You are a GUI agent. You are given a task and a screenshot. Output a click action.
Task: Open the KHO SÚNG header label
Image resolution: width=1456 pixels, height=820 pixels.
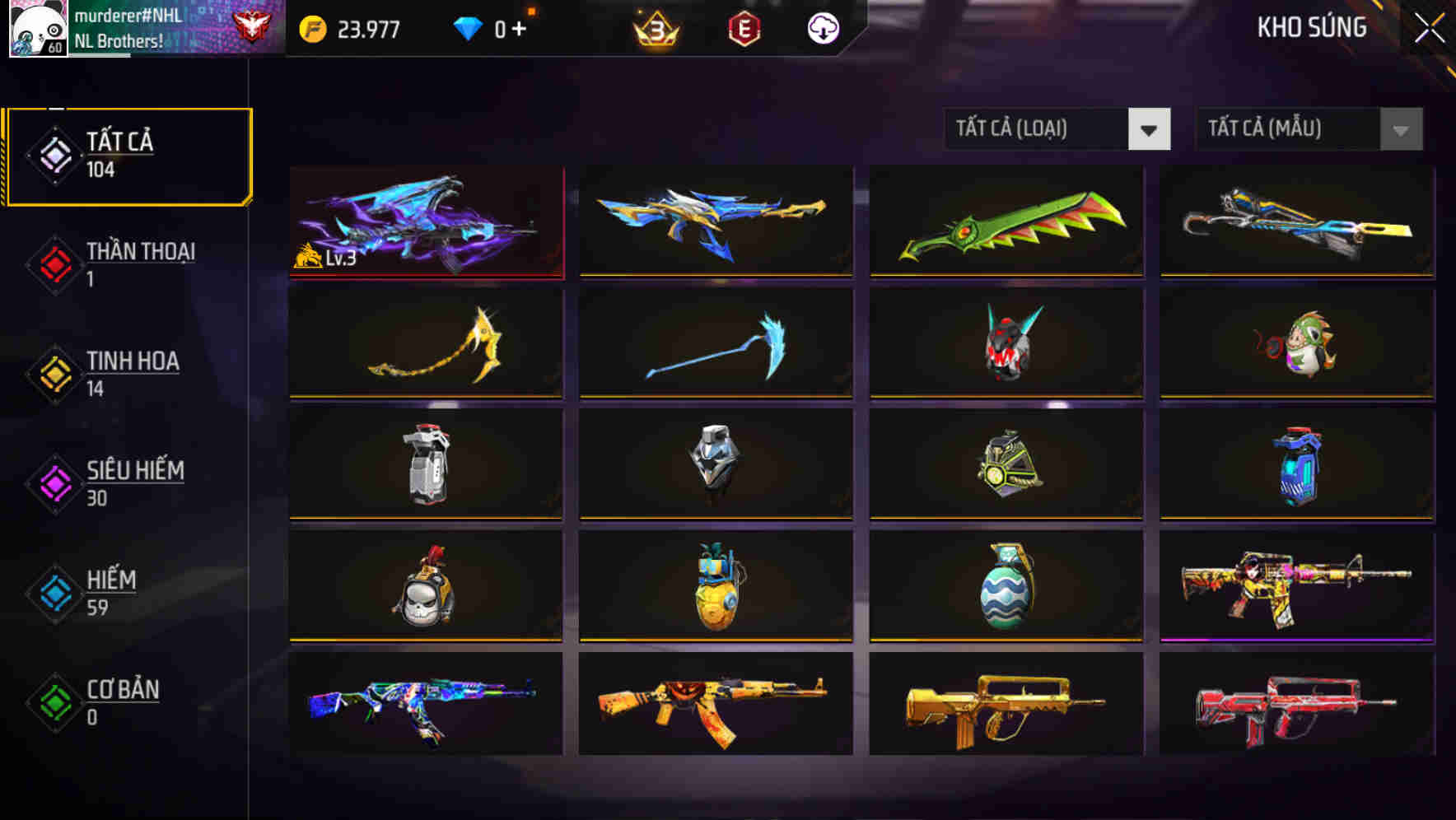click(x=1311, y=27)
